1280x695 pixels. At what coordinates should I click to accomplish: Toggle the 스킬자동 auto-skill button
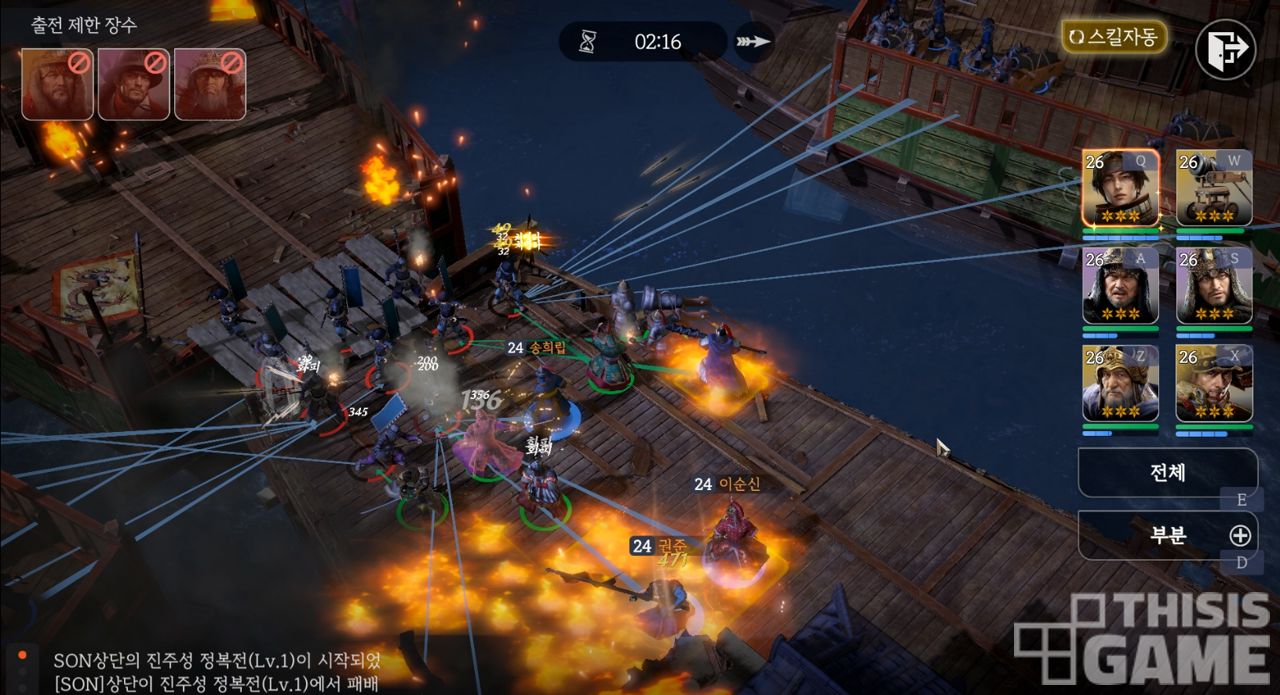click(x=1114, y=38)
